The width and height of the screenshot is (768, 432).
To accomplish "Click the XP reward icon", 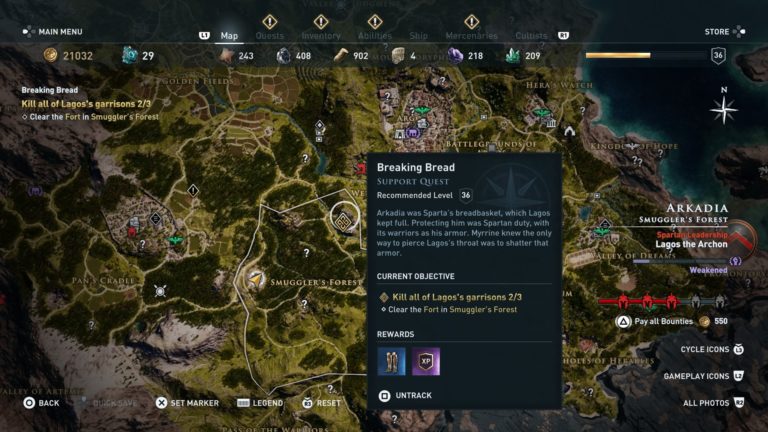I will (x=426, y=361).
